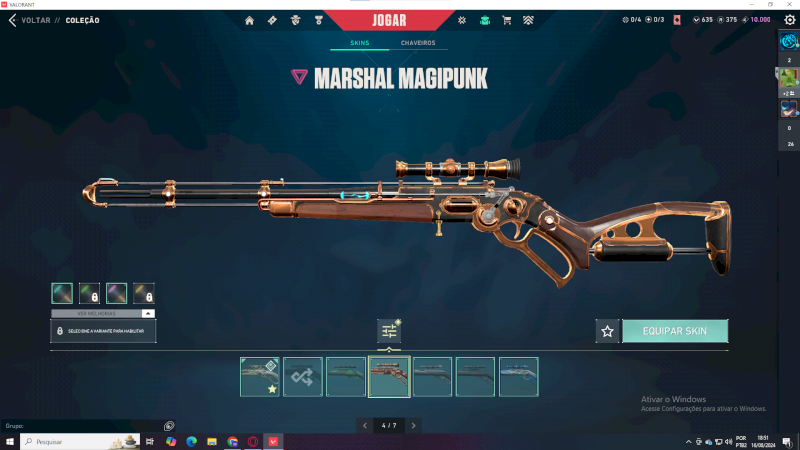This screenshot has height=450, width=800.
Task: Open the Windows search box on the taskbar
Action: [x=80, y=441]
